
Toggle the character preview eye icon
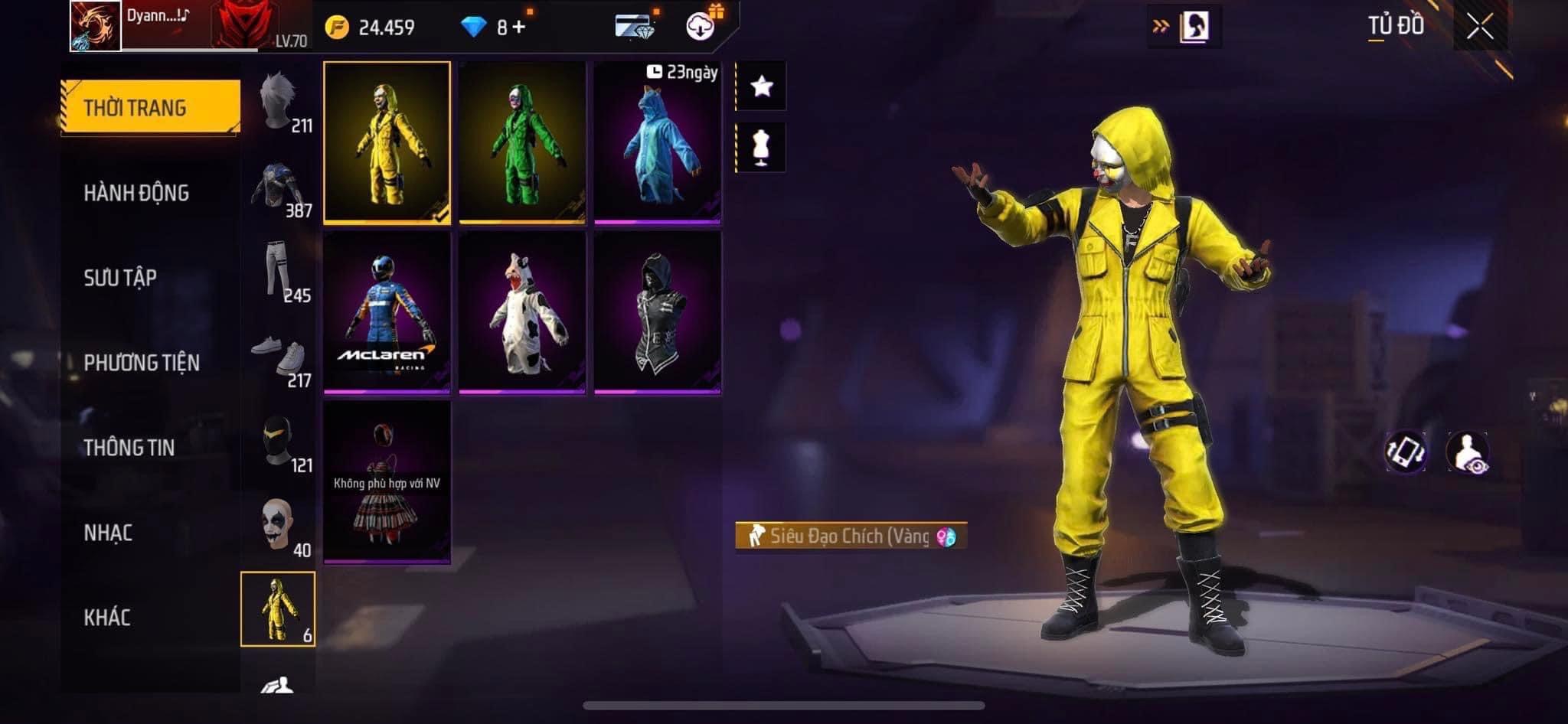coord(1468,452)
